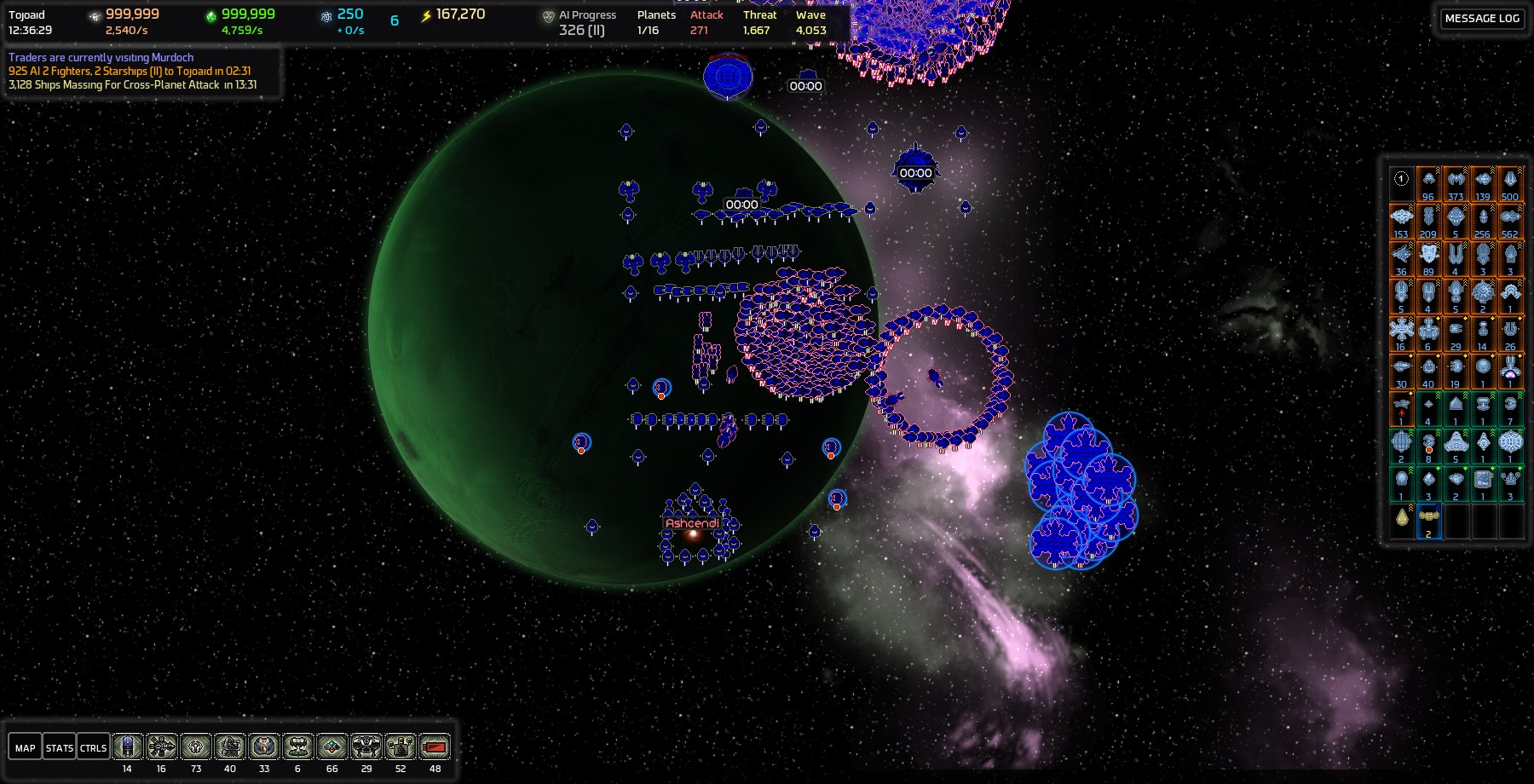The image size is (1534, 784).
Task: Select the ship group with 562 units
Action: pos(1510,221)
